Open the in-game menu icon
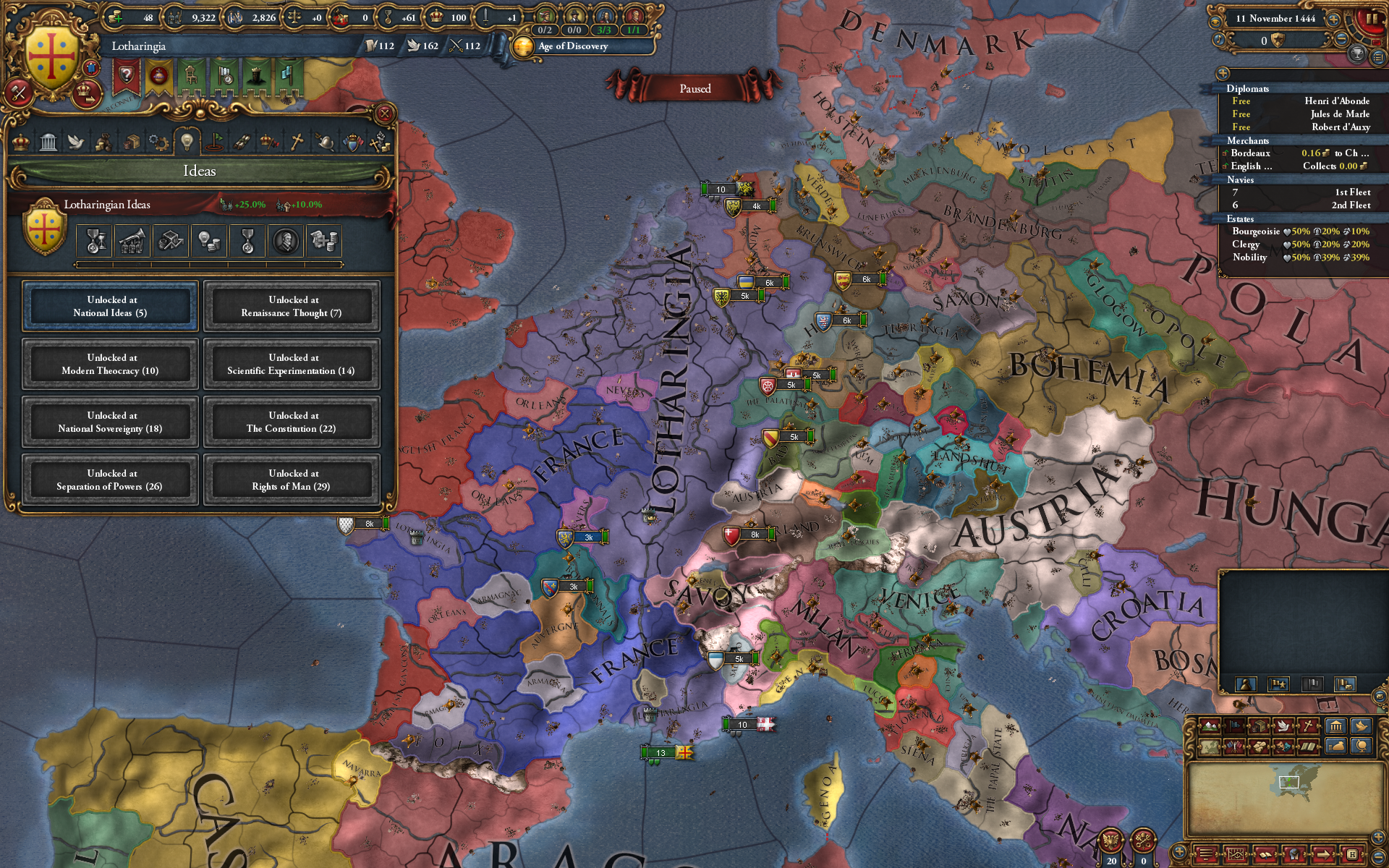1389x868 pixels. (x=1205, y=856)
